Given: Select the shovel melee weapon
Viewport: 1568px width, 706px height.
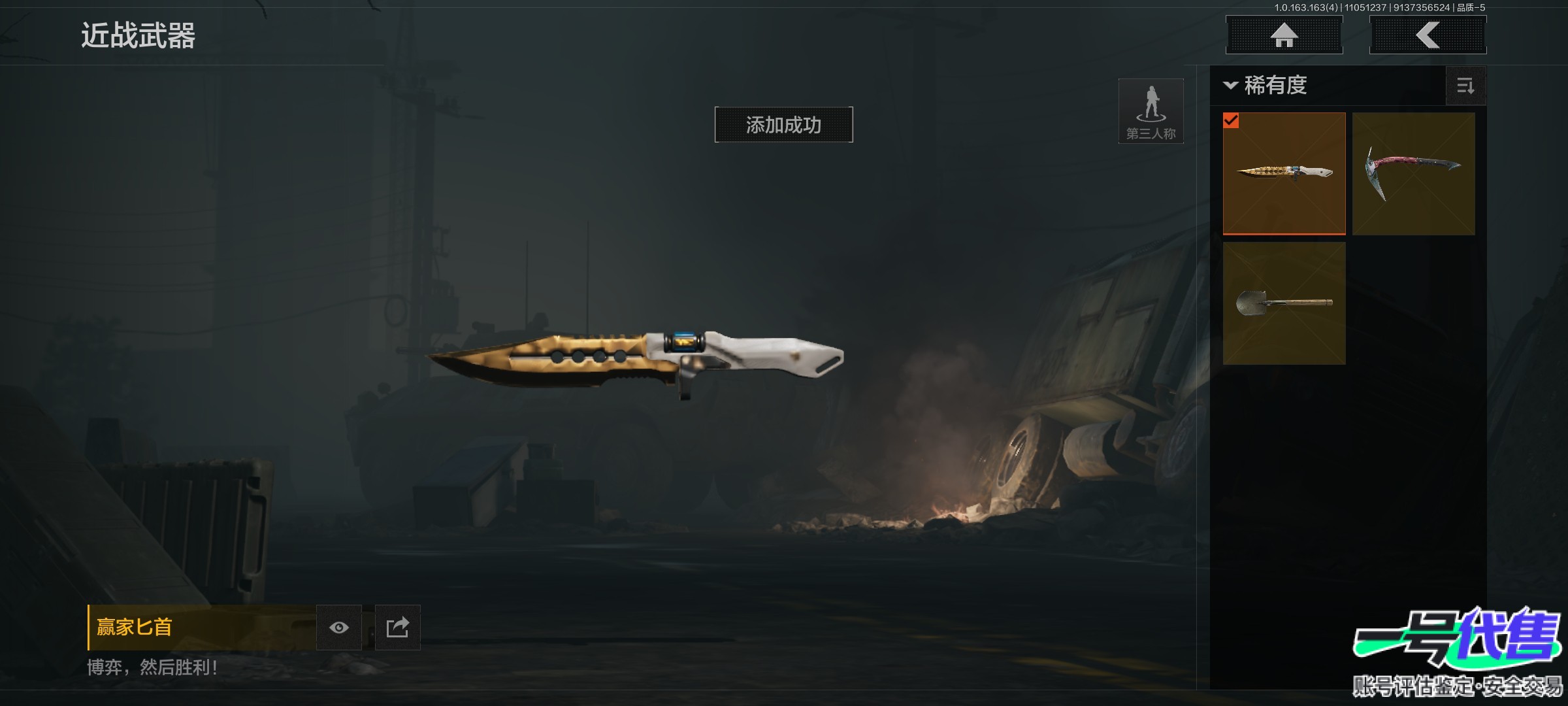Looking at the screenshot, I should [1284, 303].
